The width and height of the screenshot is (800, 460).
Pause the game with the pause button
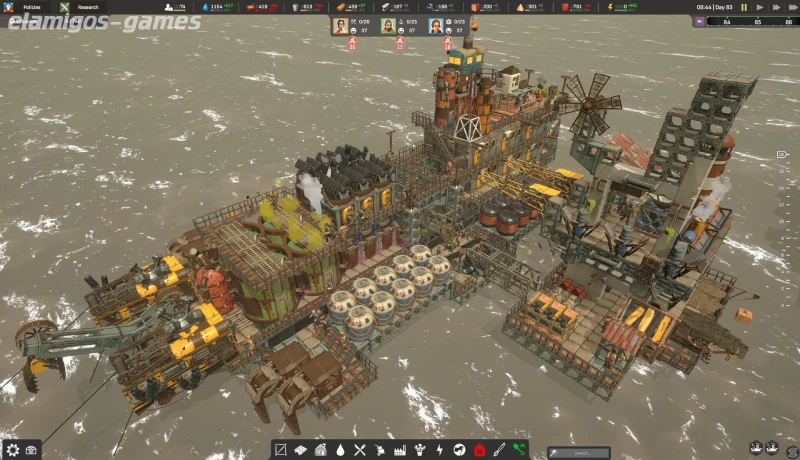(743, 7)
